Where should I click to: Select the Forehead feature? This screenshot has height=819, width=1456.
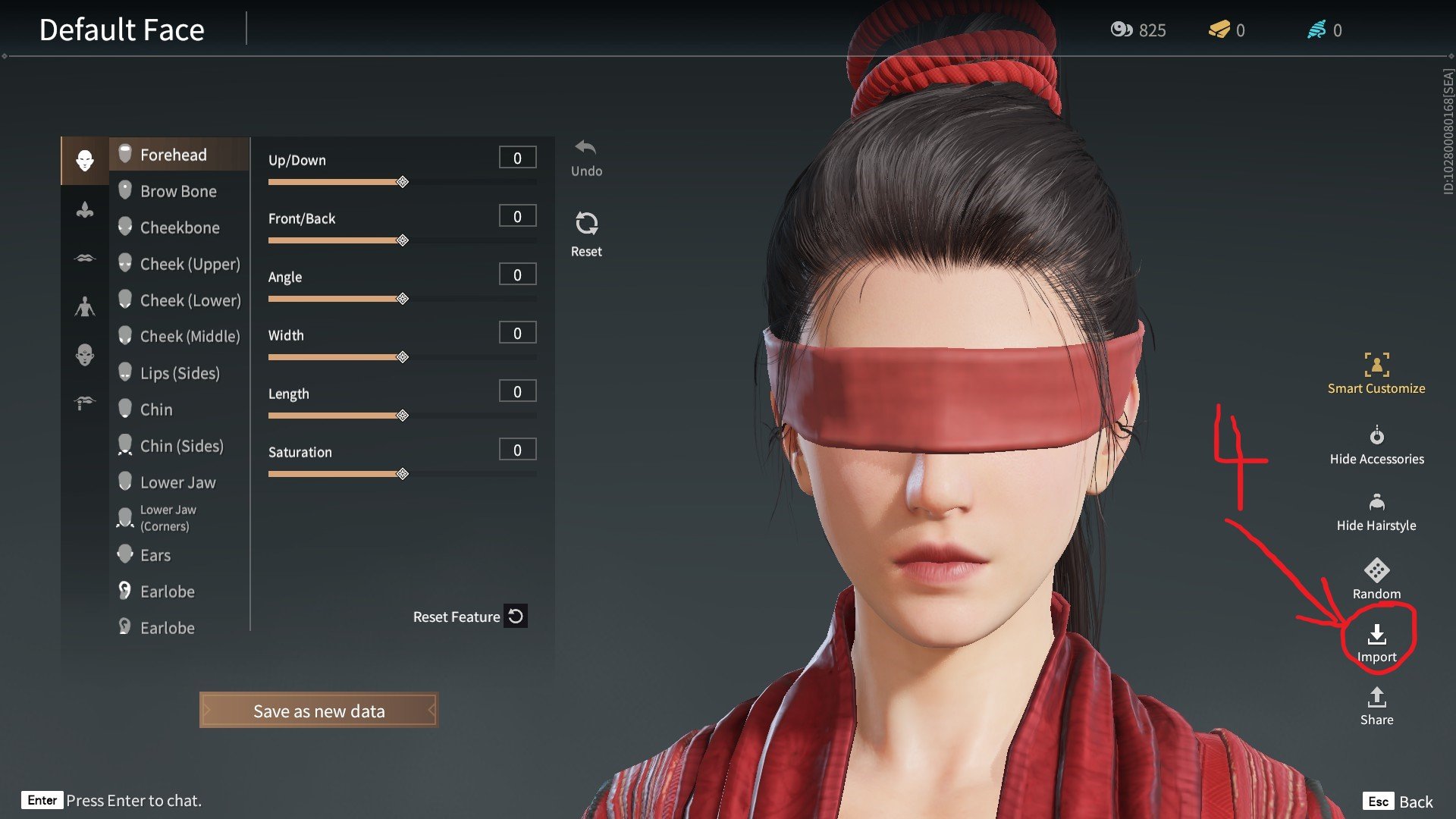(173, 155)
